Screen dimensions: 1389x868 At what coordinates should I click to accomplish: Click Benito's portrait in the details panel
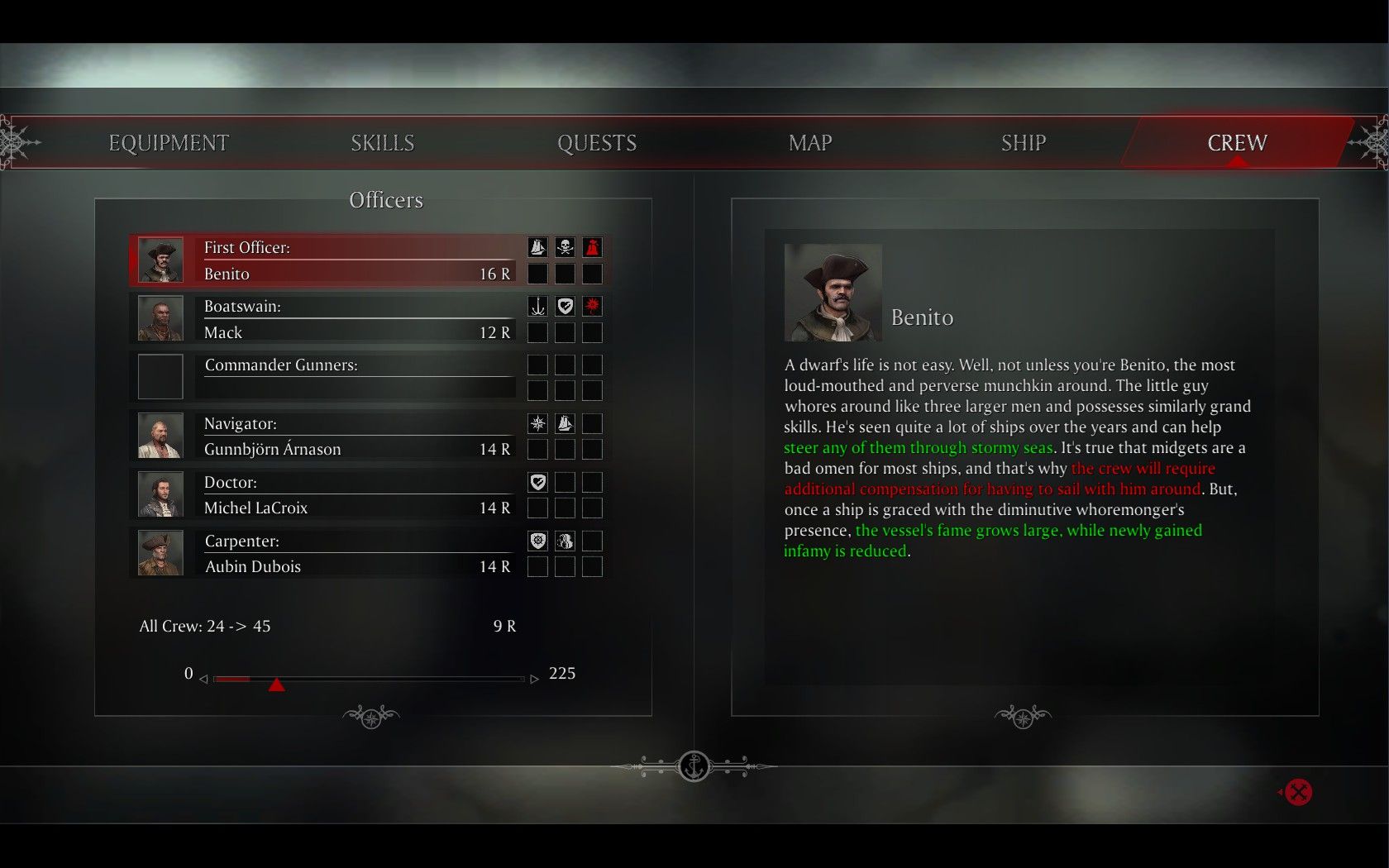click(833, 293)
